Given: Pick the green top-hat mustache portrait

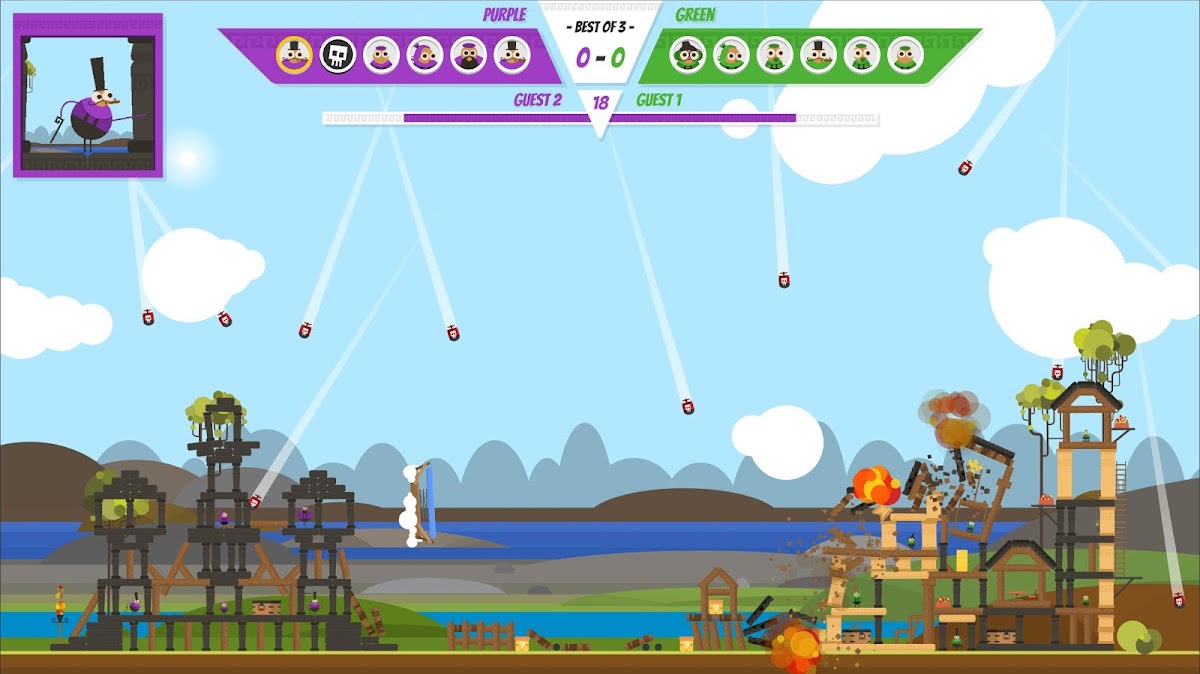Looking at the screenshot, I should pyautogui.click(x=818, y=54).
